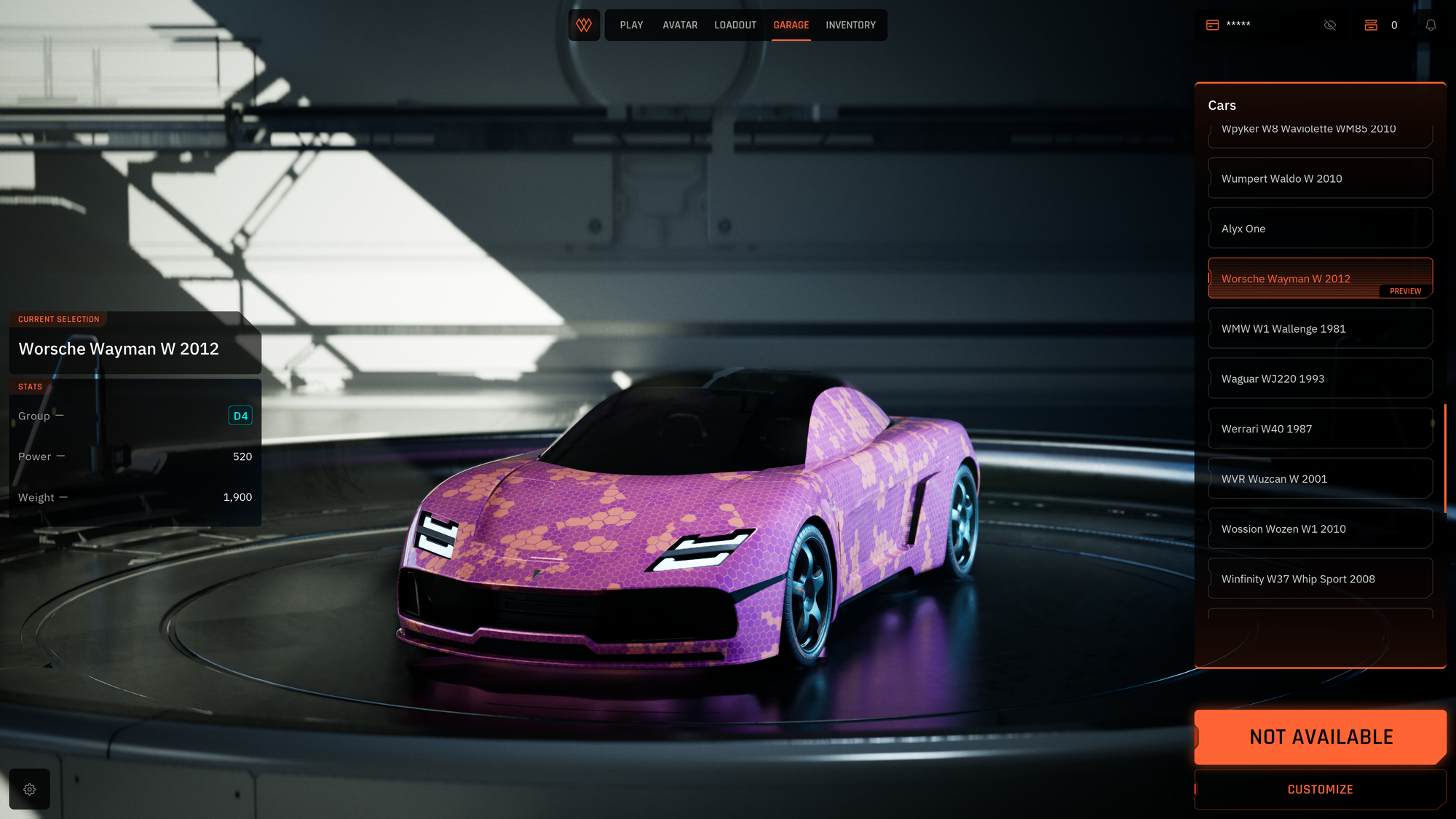Select Werrari W40 1987 from list
This screenshot has height=819, width=1456.
point(1320,429)
